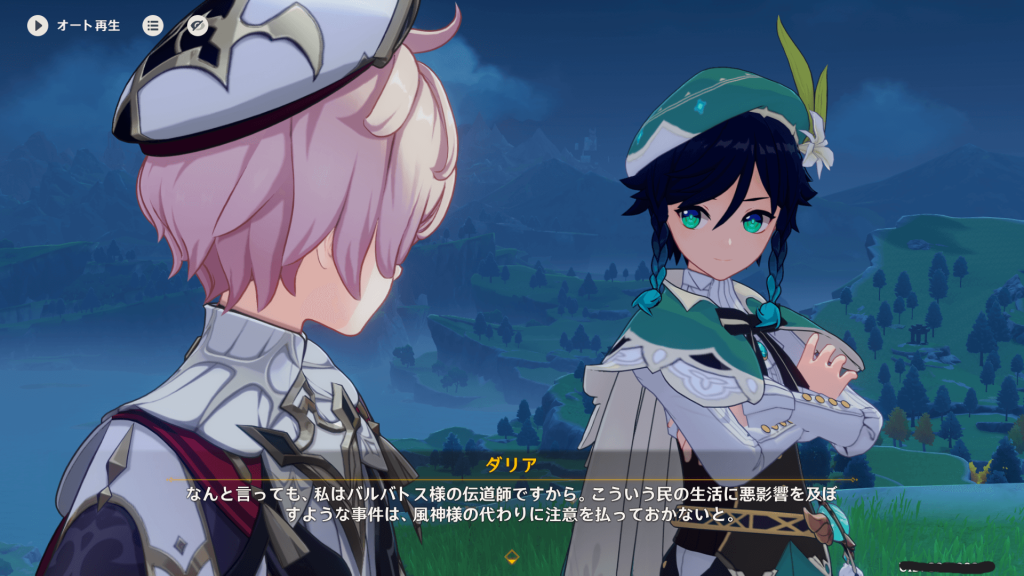Image resolution: width=1024 pixels, height=576 pixels.
Task: Open the dialogue log list icon
Action: (x=153, y=26)
